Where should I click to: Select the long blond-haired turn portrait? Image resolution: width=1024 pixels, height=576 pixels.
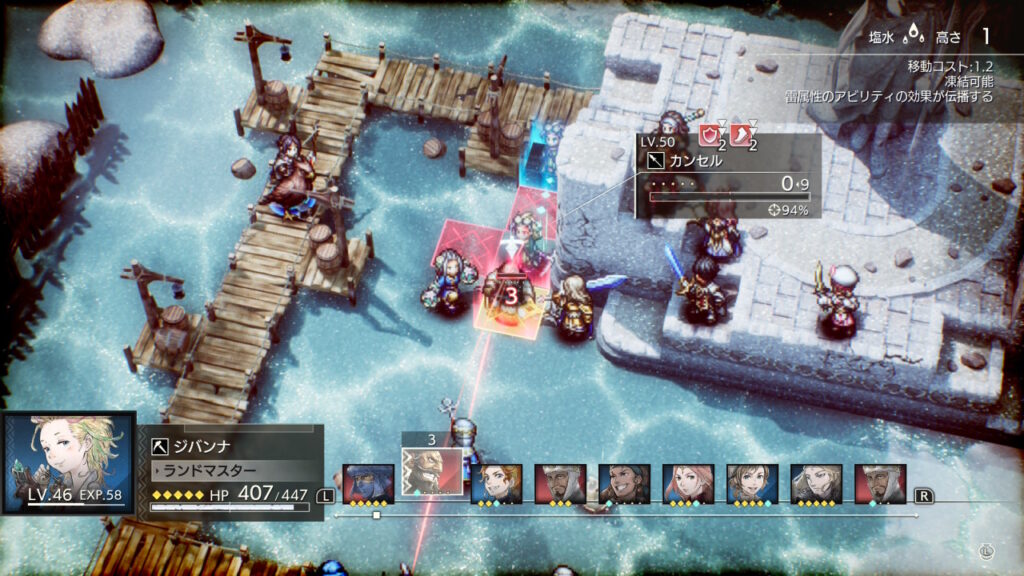pos(816,483)
